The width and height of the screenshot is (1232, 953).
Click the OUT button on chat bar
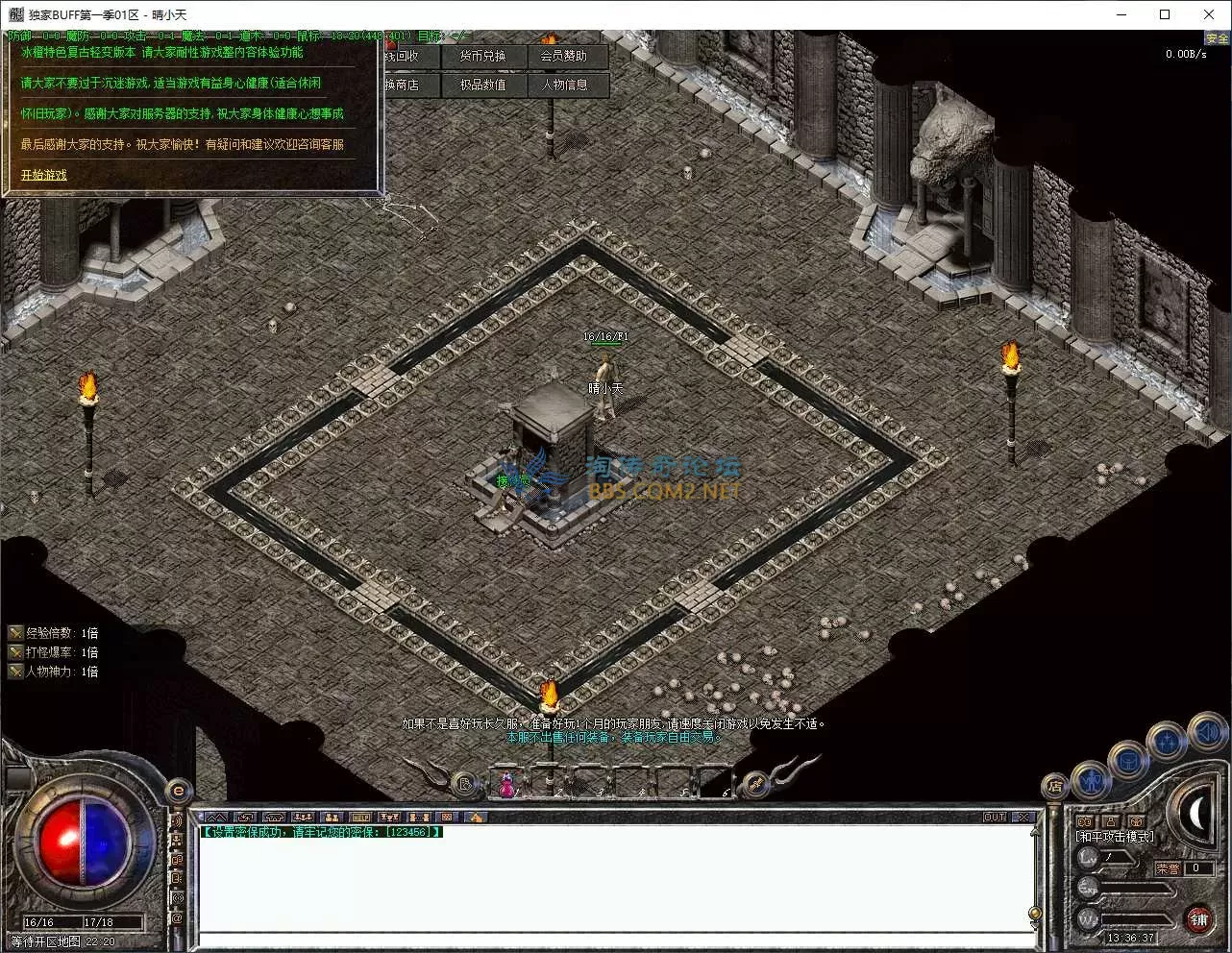995,818
